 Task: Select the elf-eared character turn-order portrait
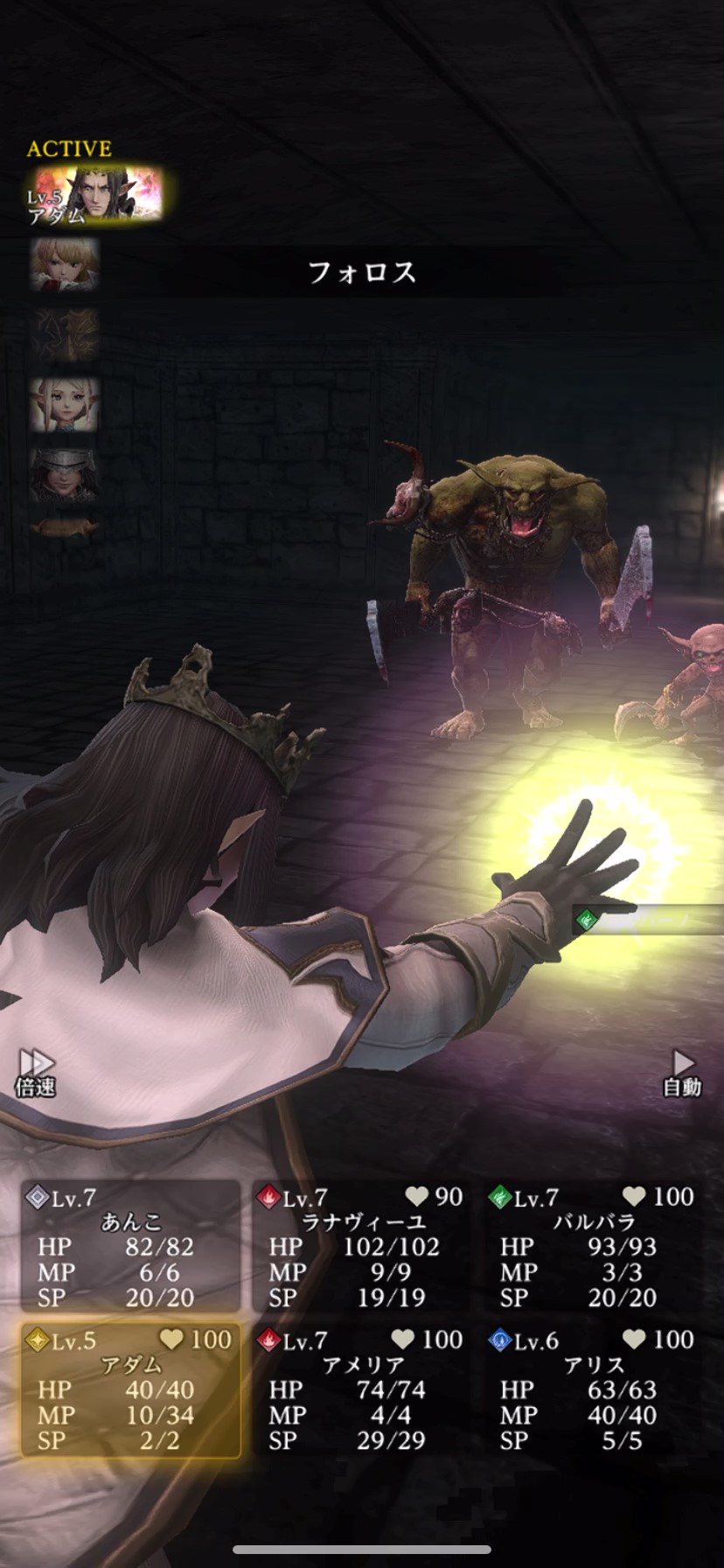click(65, 404)
